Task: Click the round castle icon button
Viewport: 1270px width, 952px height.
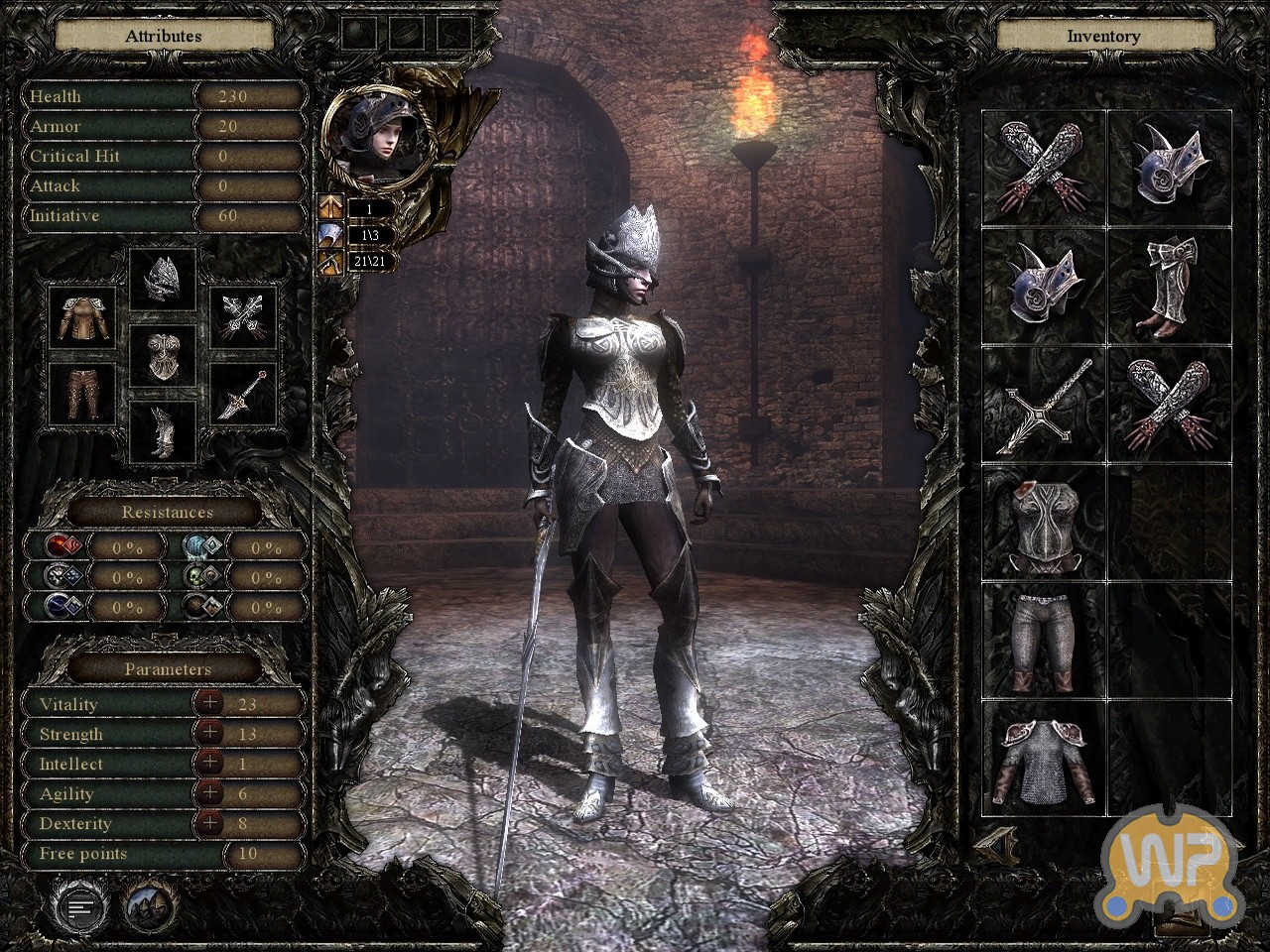Action: point(151,904)
